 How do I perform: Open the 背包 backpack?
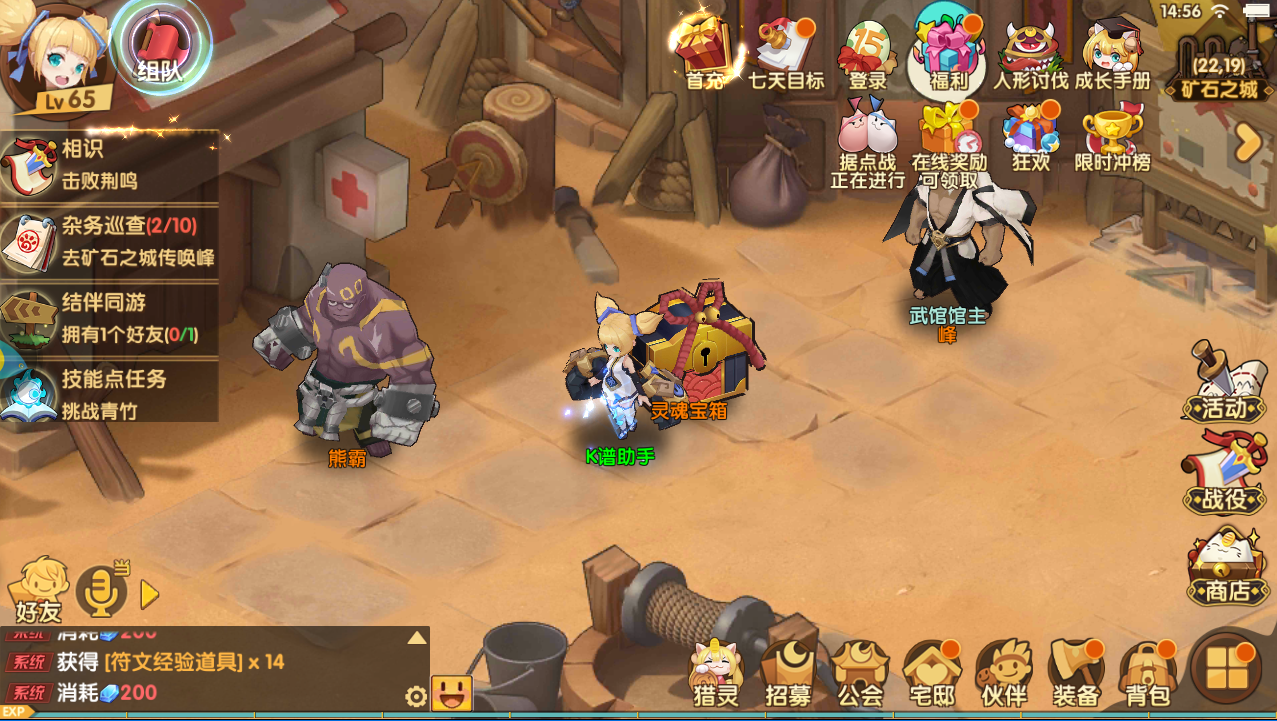(1146, 674)
